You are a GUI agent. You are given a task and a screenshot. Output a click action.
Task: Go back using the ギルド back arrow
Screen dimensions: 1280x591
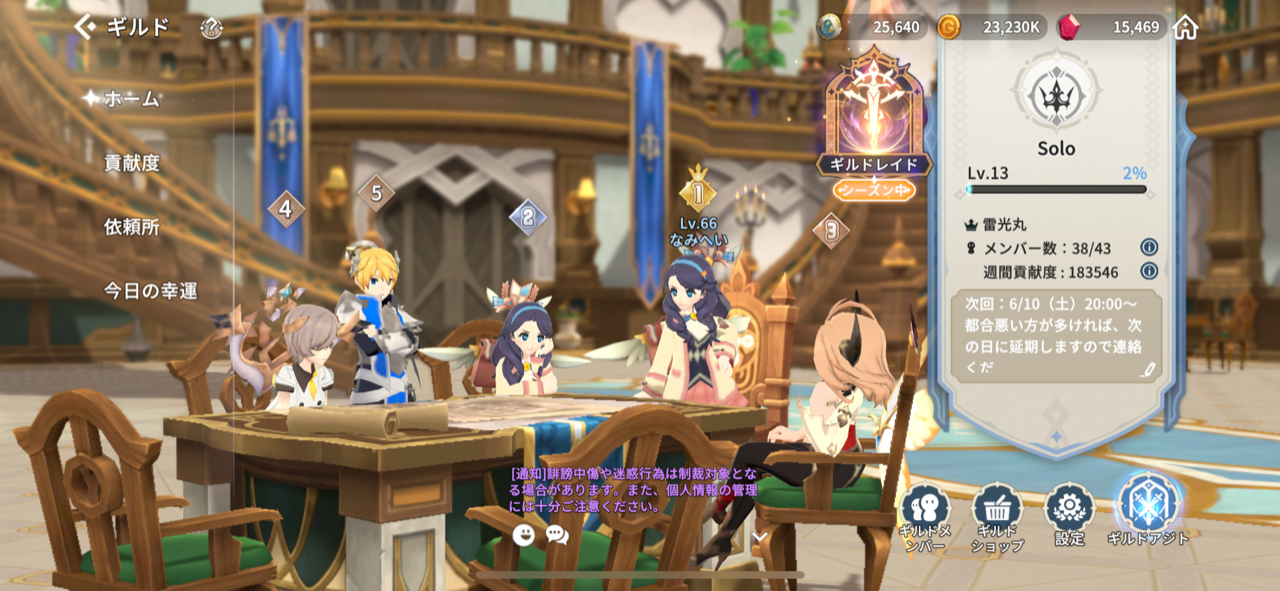(x=86, y=27)
